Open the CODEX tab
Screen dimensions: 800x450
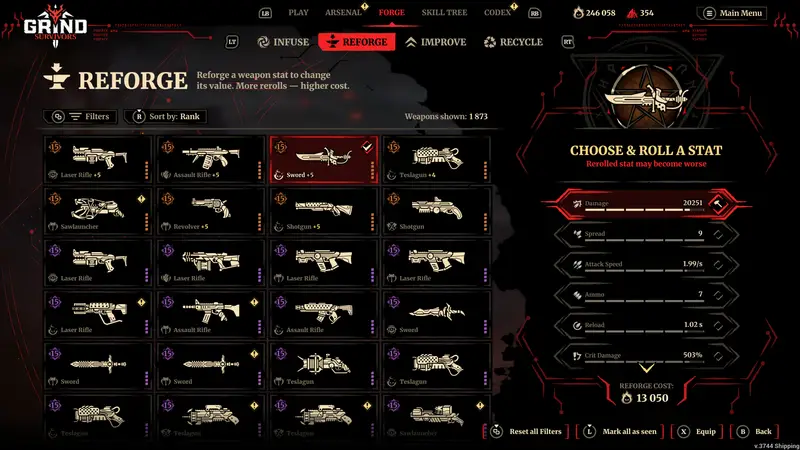[495, 13]
